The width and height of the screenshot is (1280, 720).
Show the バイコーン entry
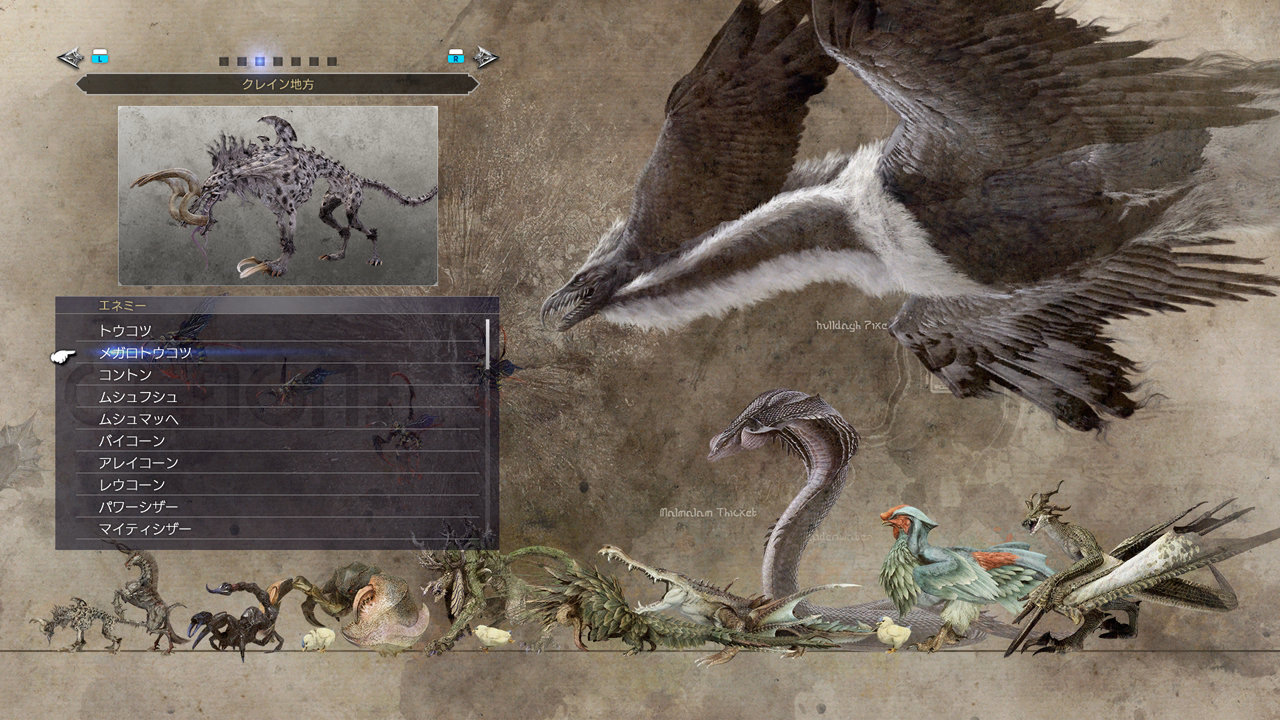[x=131, y=441]
